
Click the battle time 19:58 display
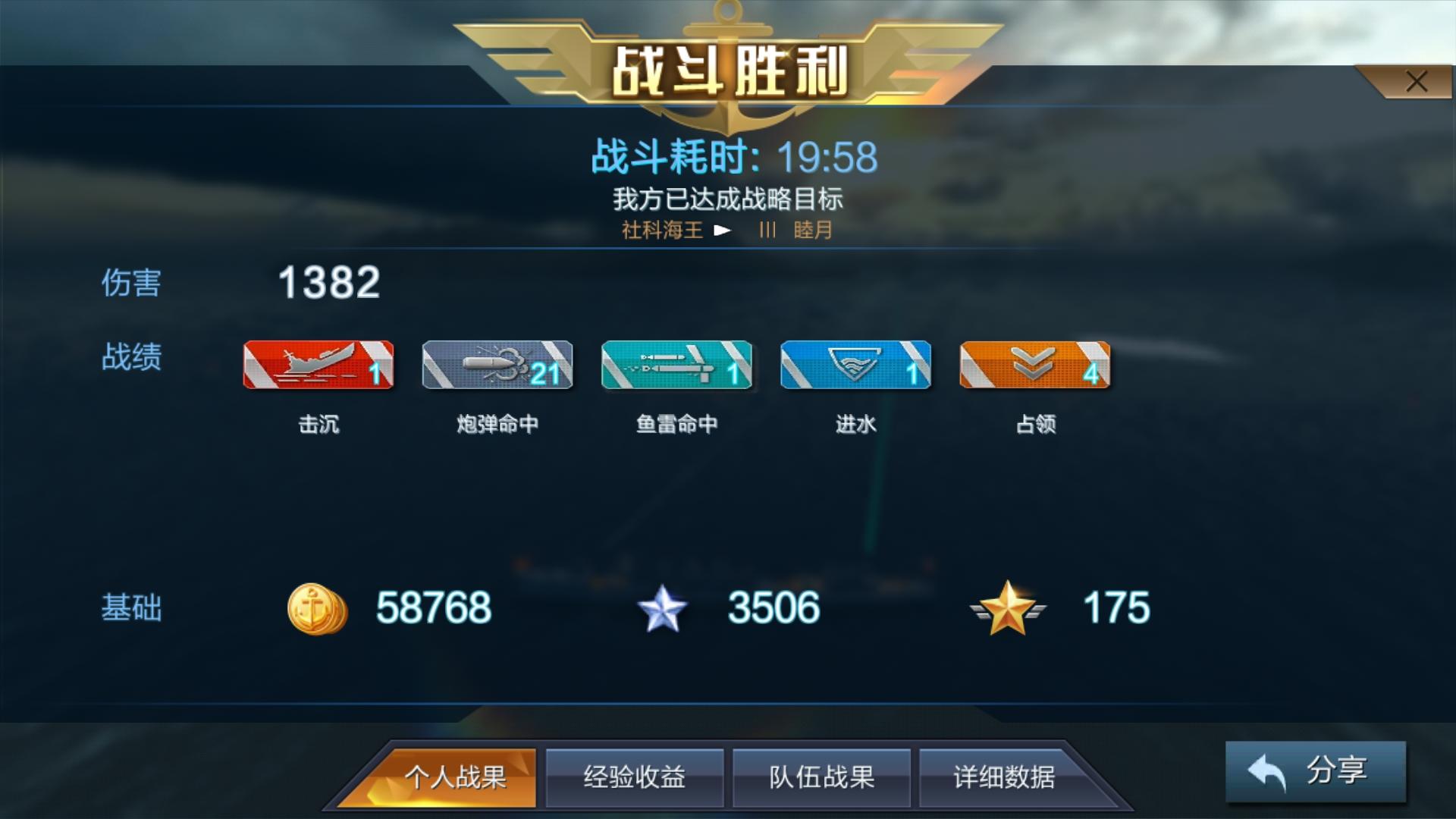(x=828, y=156)
